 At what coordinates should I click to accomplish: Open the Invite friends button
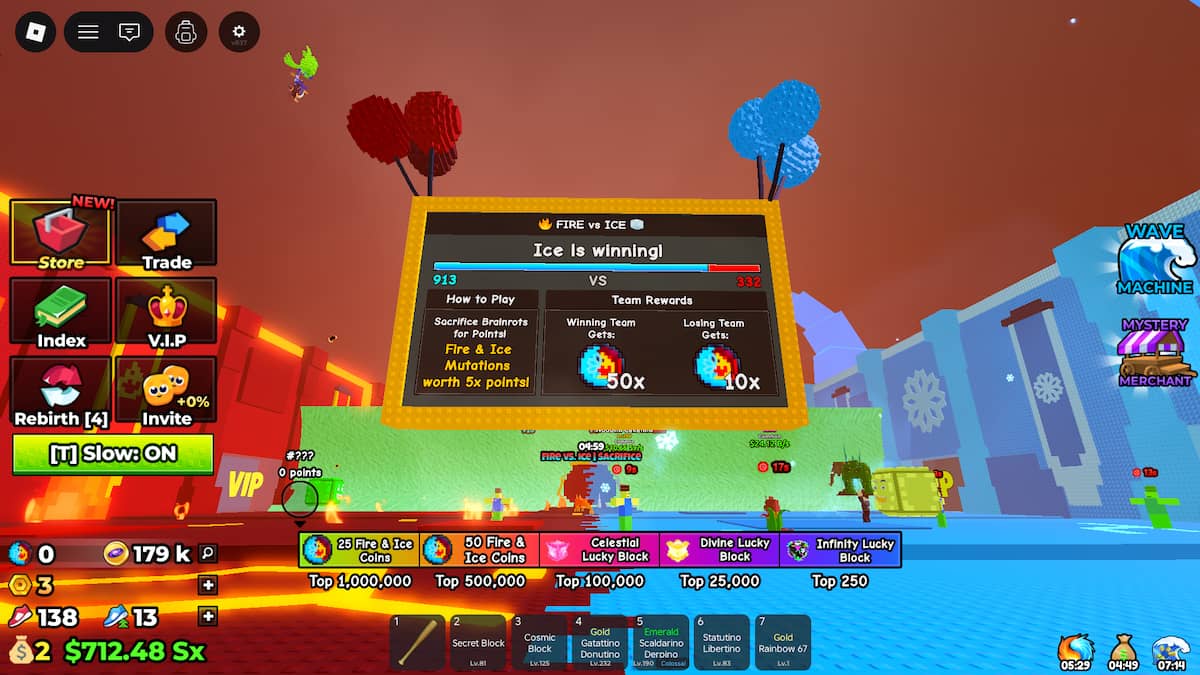[x=166, y=392]
